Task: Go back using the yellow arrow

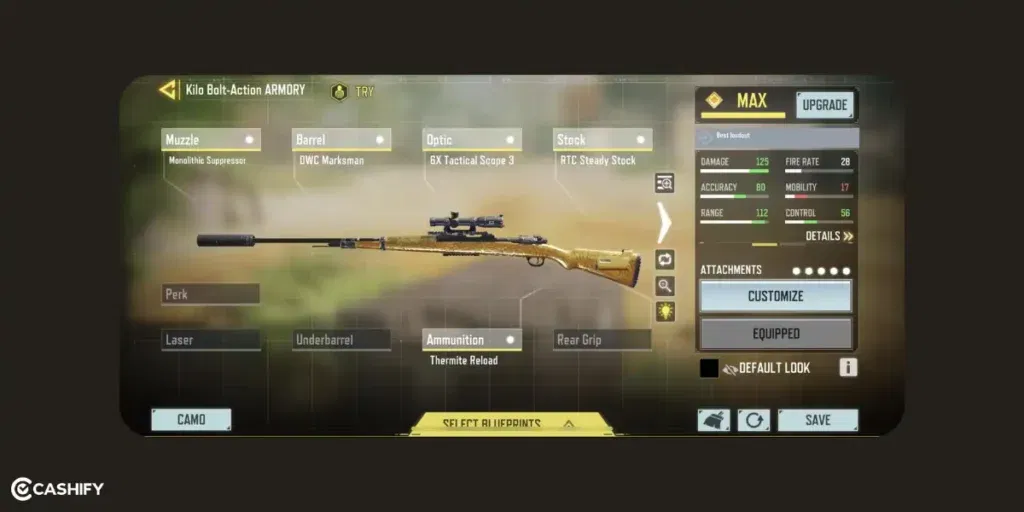Action: click(168, 90)
